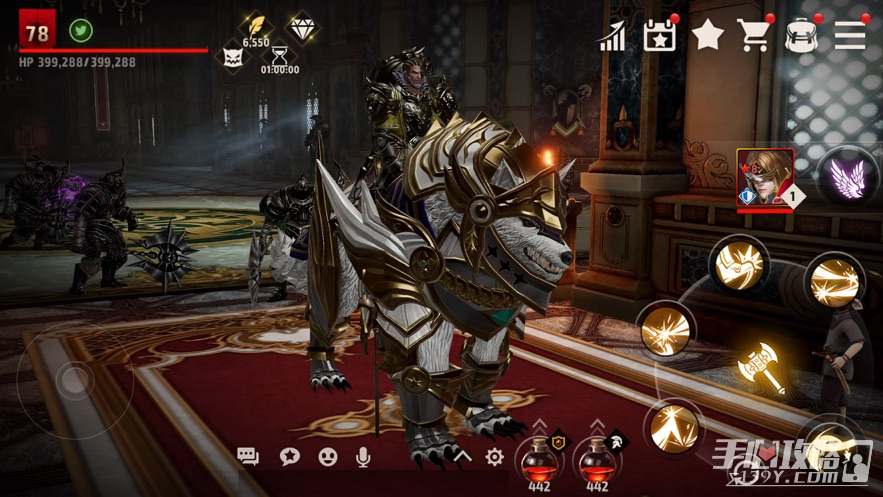Image resolution: width=883 pixels, height=497 pixels.
Task: Open the gear settings
Action: tap(494, 457)
